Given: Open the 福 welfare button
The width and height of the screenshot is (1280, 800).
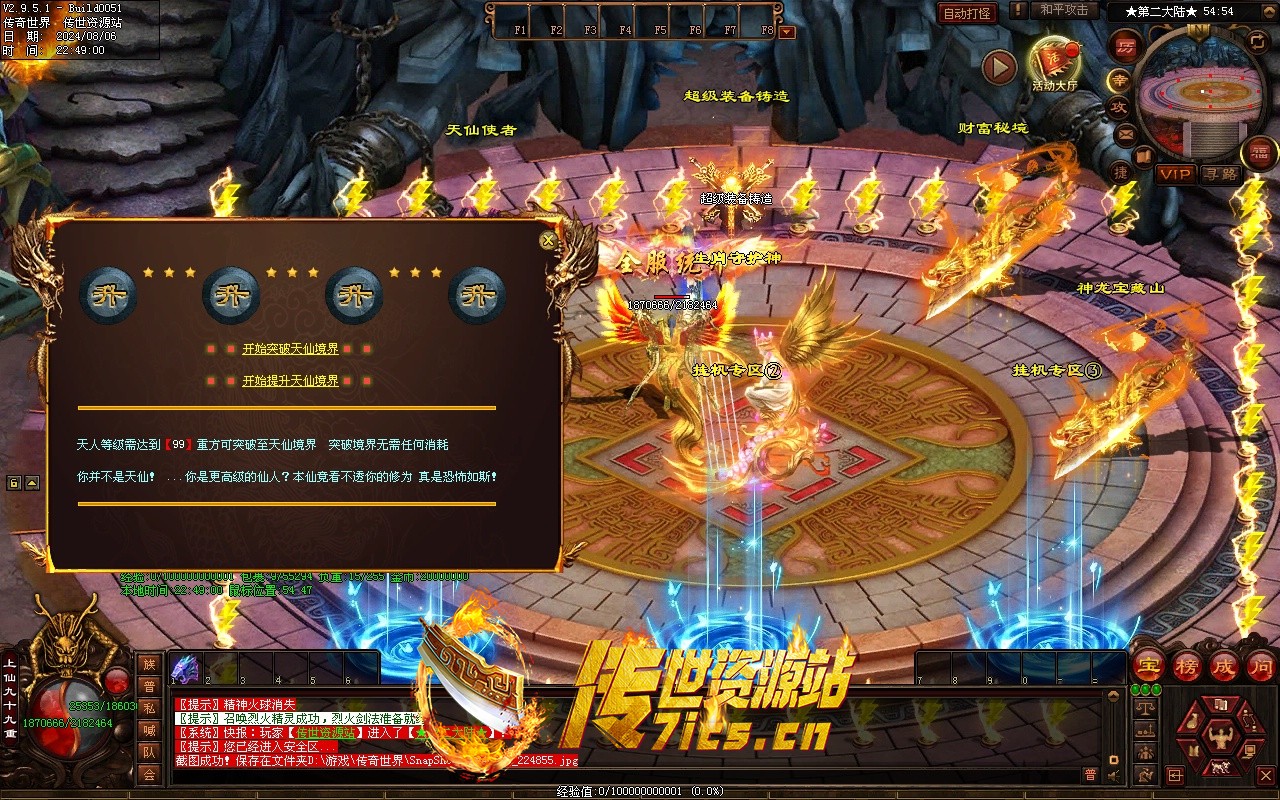Looking at the screenshot, I should coord(1260,152).
